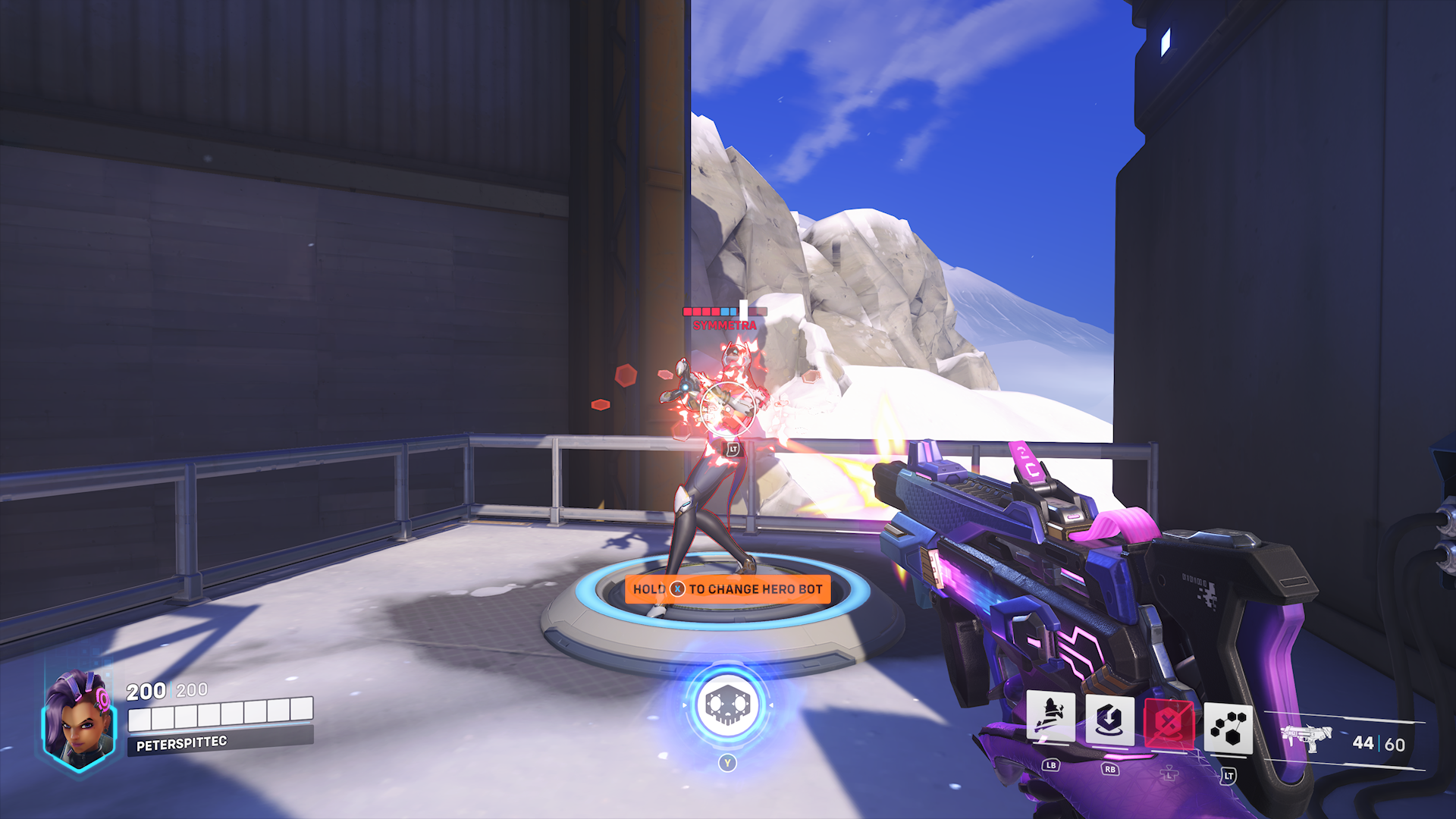
Task: Click the HOLD TO CHANGE HERO BOT banner
Action: 726,588
